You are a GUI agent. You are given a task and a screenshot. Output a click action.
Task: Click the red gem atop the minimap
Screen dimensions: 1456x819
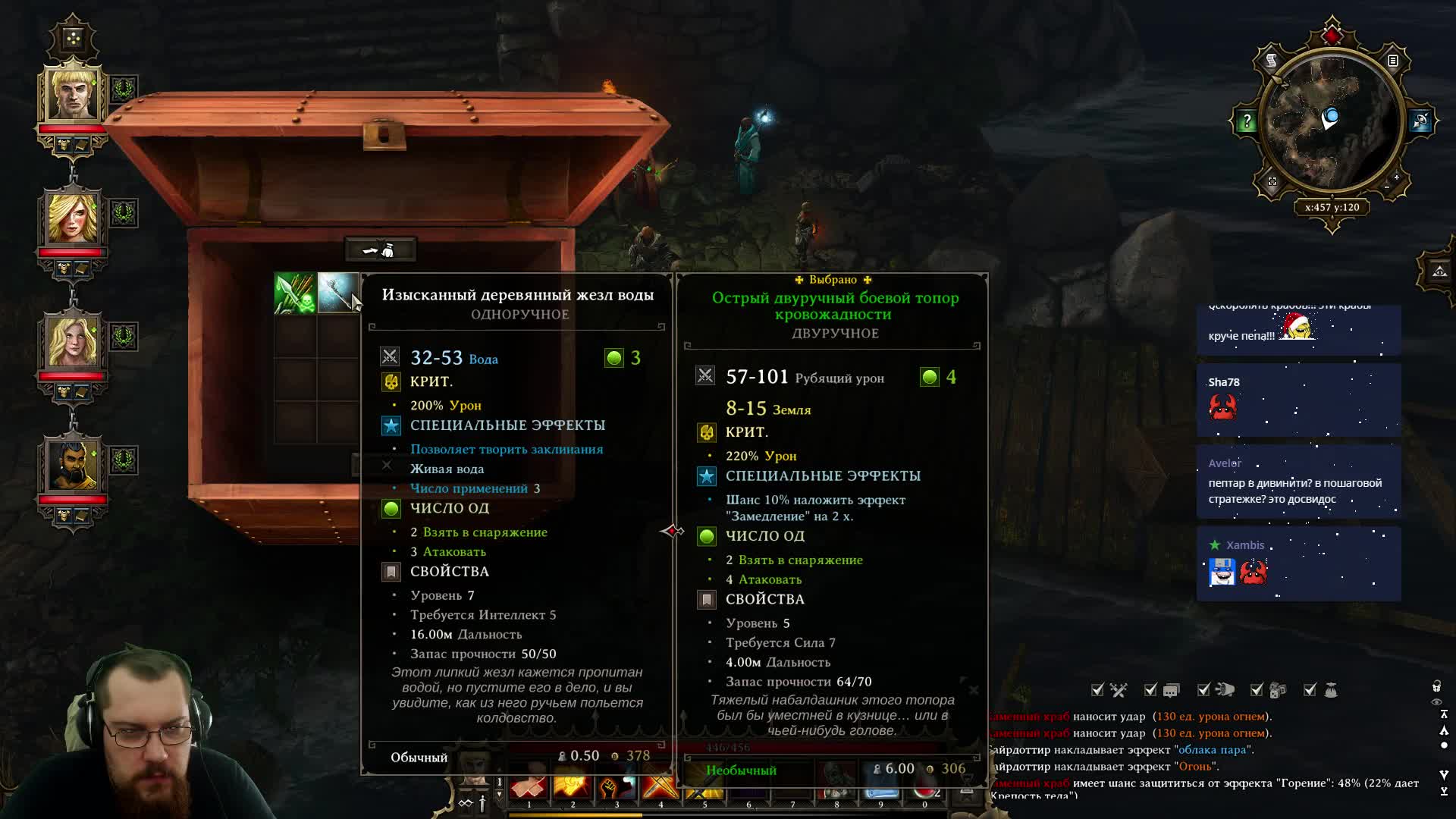pos(1332,34)
